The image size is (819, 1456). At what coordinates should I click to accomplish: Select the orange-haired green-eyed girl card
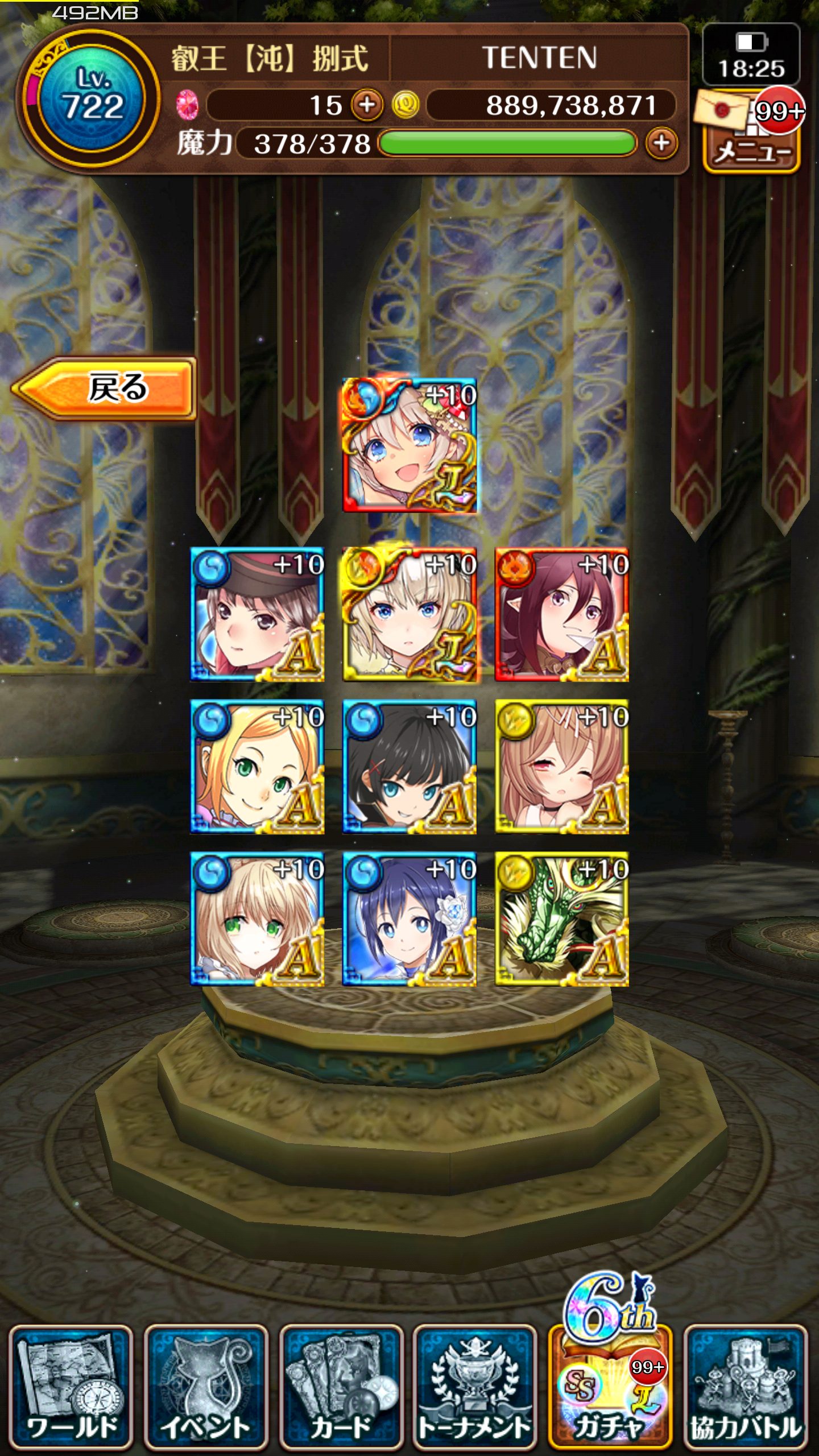257,767
